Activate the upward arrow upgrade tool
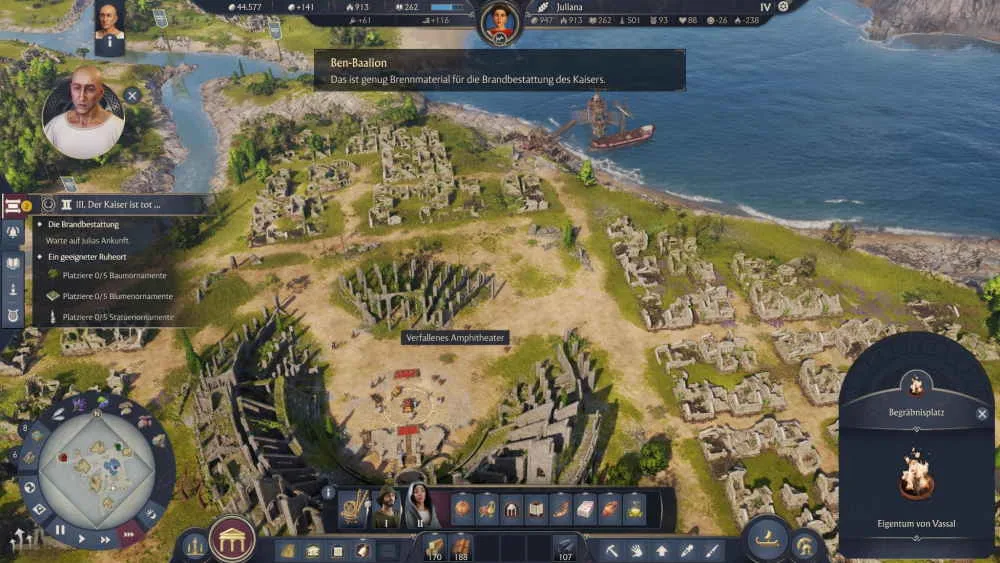The width and height of the screenshot is (1000, 563). 662,549
